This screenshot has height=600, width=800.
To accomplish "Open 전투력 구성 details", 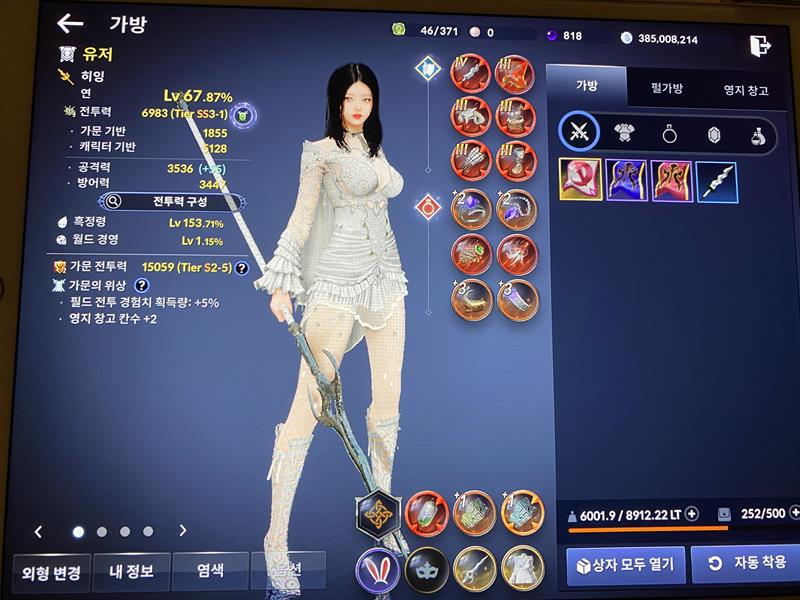I will click(171, 201).
